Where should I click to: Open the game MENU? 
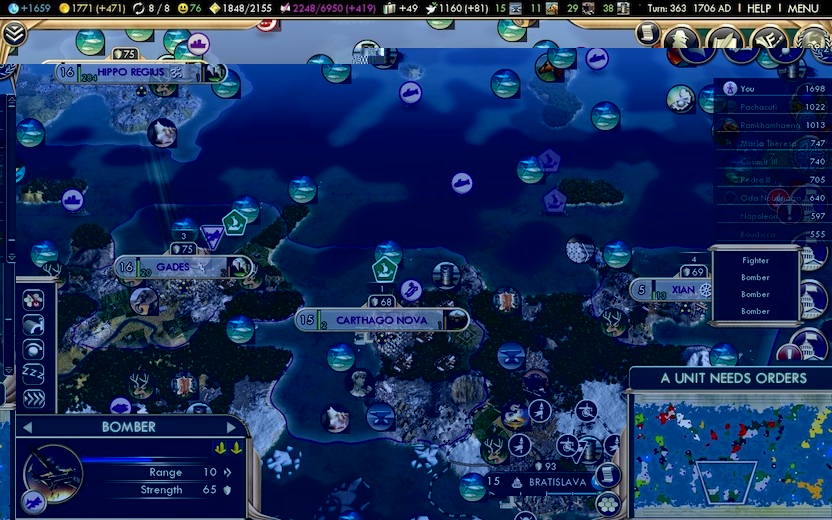(x=803, y=8)
